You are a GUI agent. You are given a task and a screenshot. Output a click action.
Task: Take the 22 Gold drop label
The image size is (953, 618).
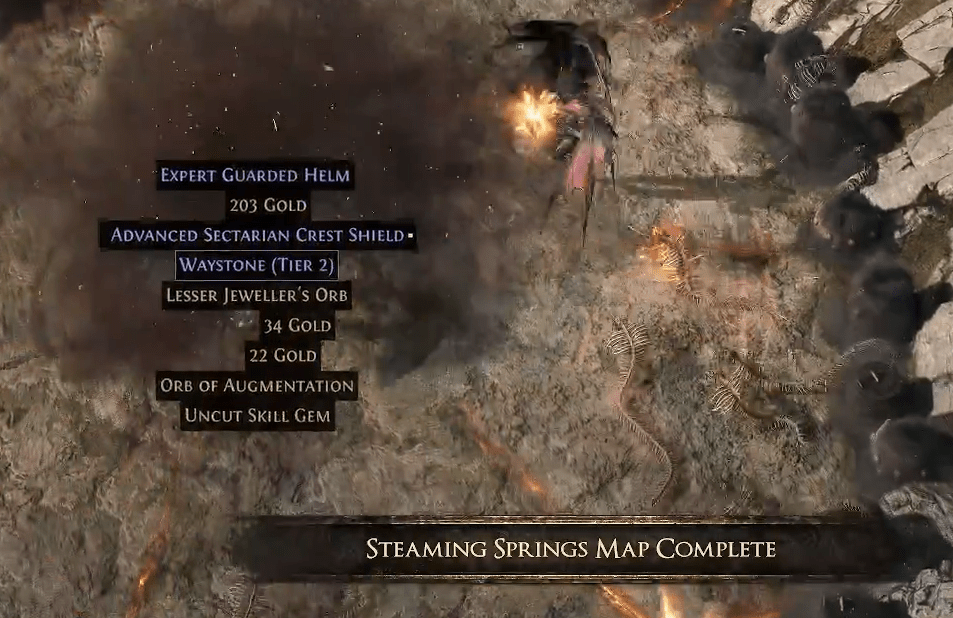[282, 355]
